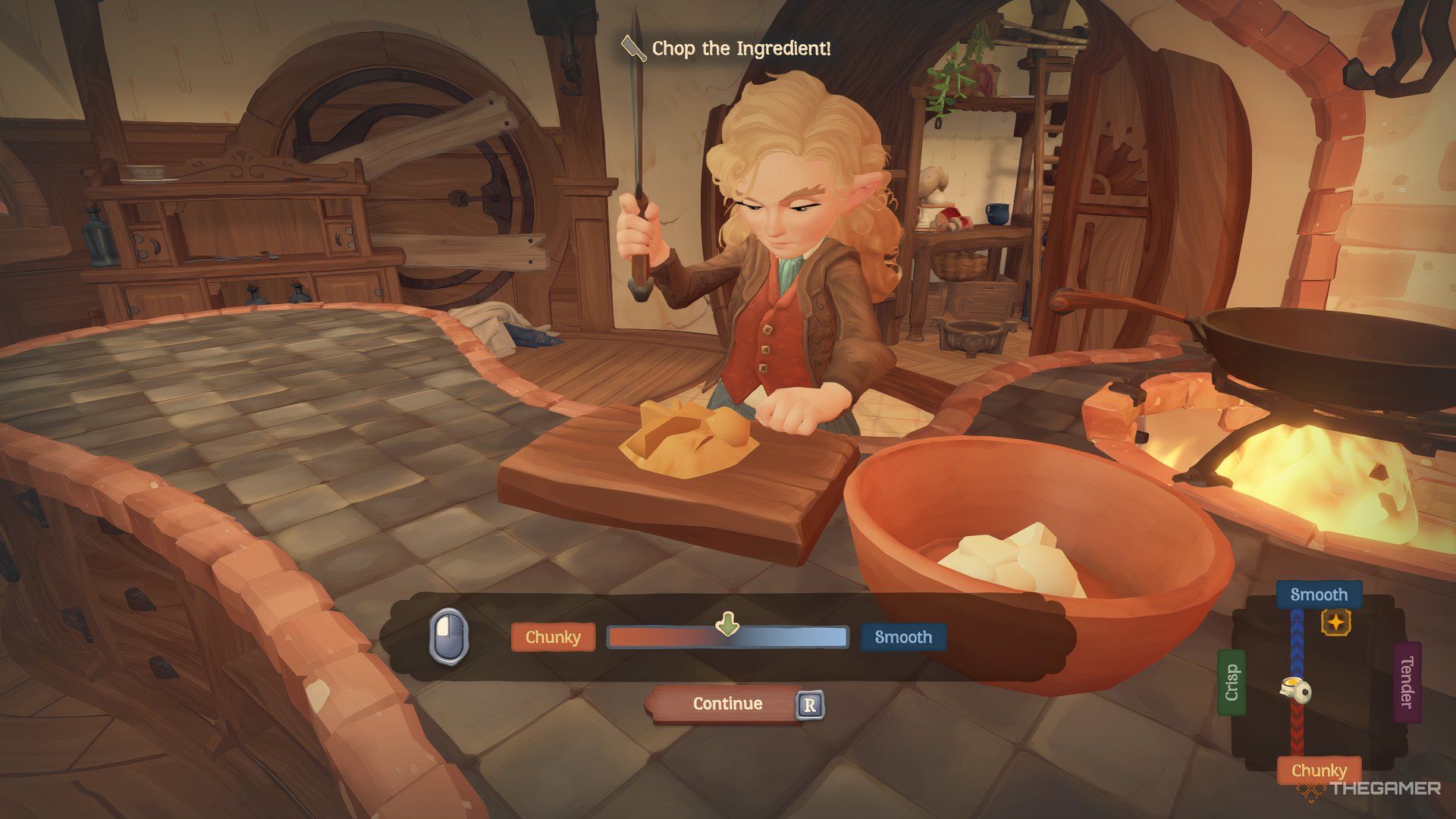Click the Tender label on the texture chart
1456x819 pixels.
pos(1407,682)
